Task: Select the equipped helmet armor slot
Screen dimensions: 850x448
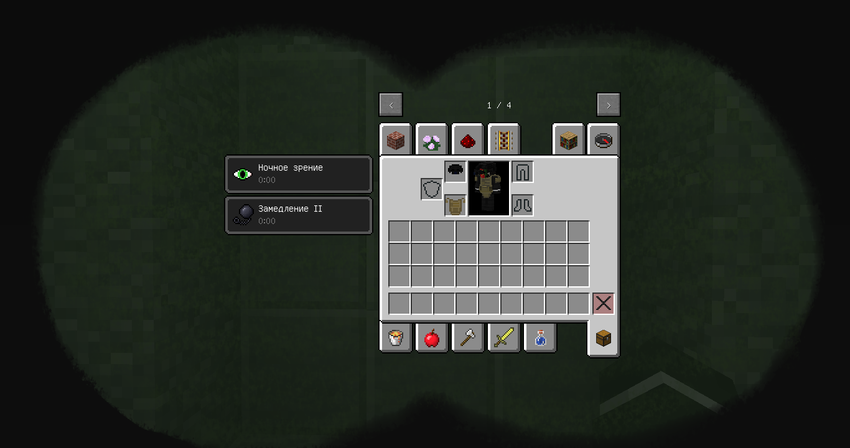Action: pyautogui.click(x=455, y=171)
